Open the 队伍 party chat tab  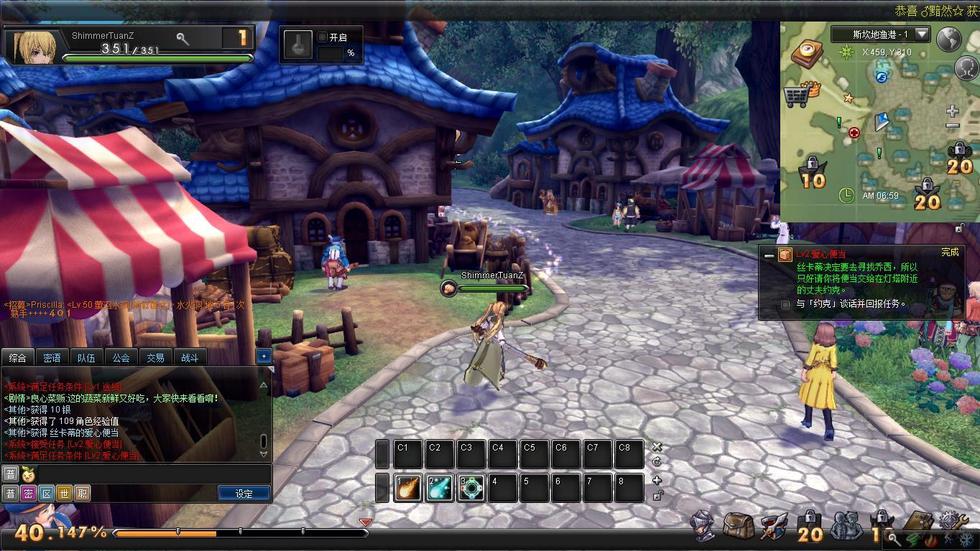86,358
